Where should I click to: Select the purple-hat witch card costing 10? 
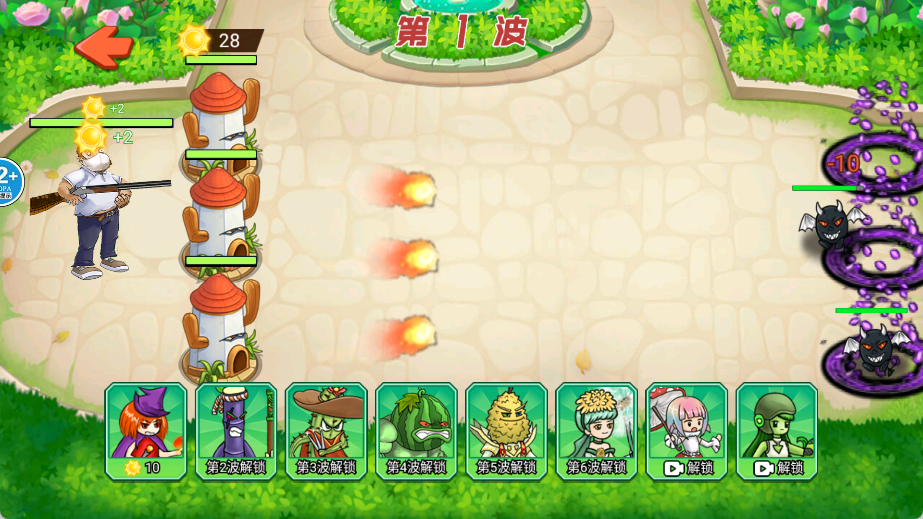[146, 430]
